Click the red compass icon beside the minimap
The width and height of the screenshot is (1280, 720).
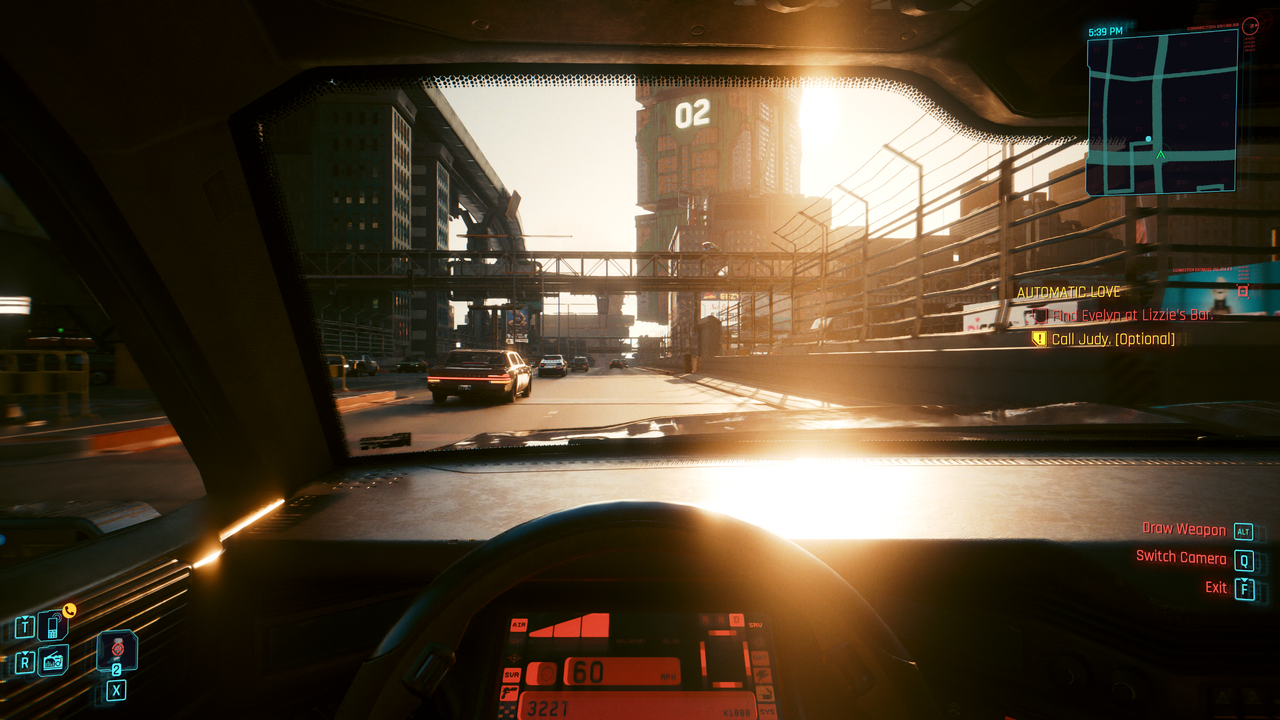1250,27
